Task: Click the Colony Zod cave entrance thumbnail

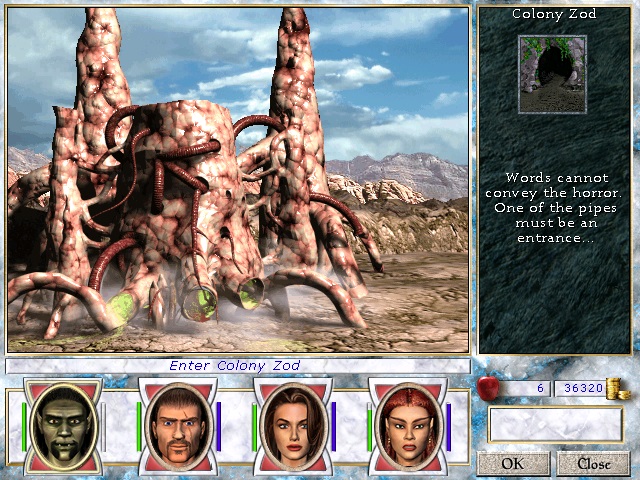Action: (551, 73)
